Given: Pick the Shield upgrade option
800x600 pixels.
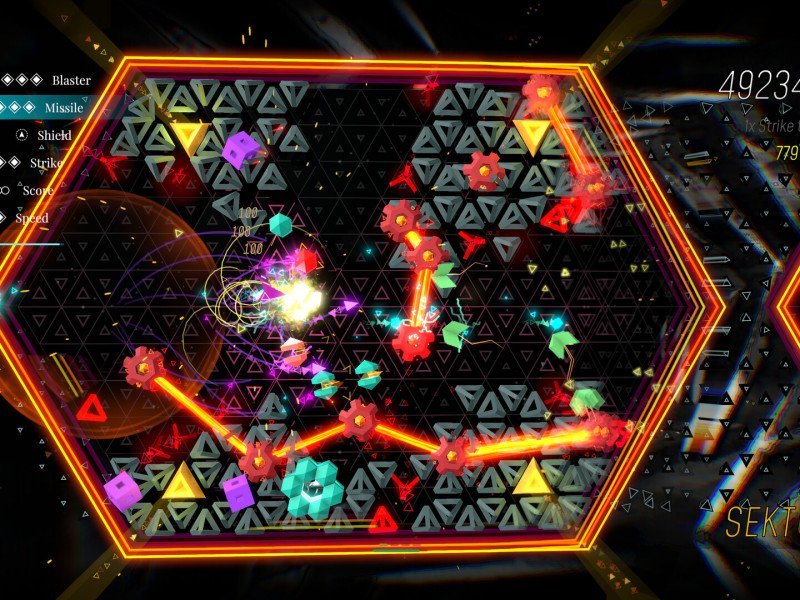Looking at the screenshot, I should [55, 135].
